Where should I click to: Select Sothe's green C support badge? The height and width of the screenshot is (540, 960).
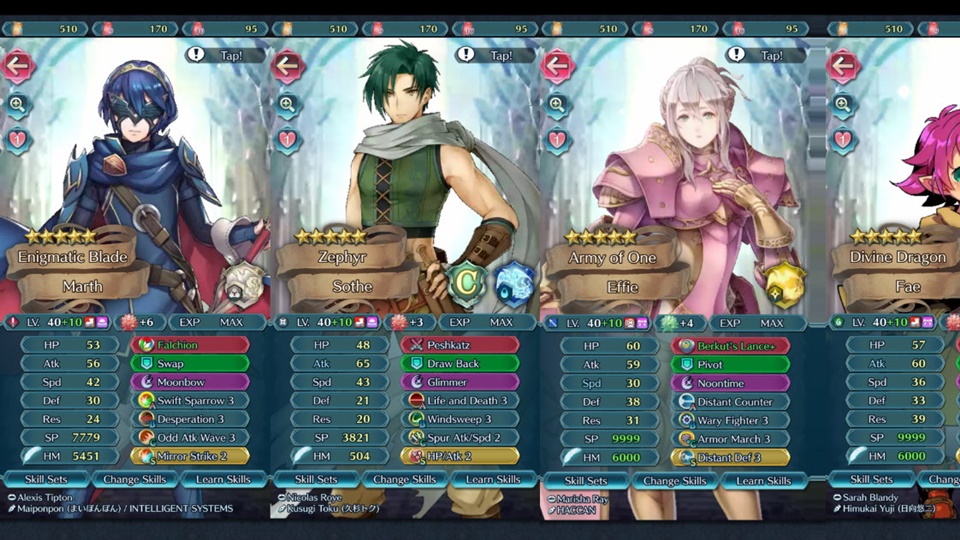click(464, 281)
